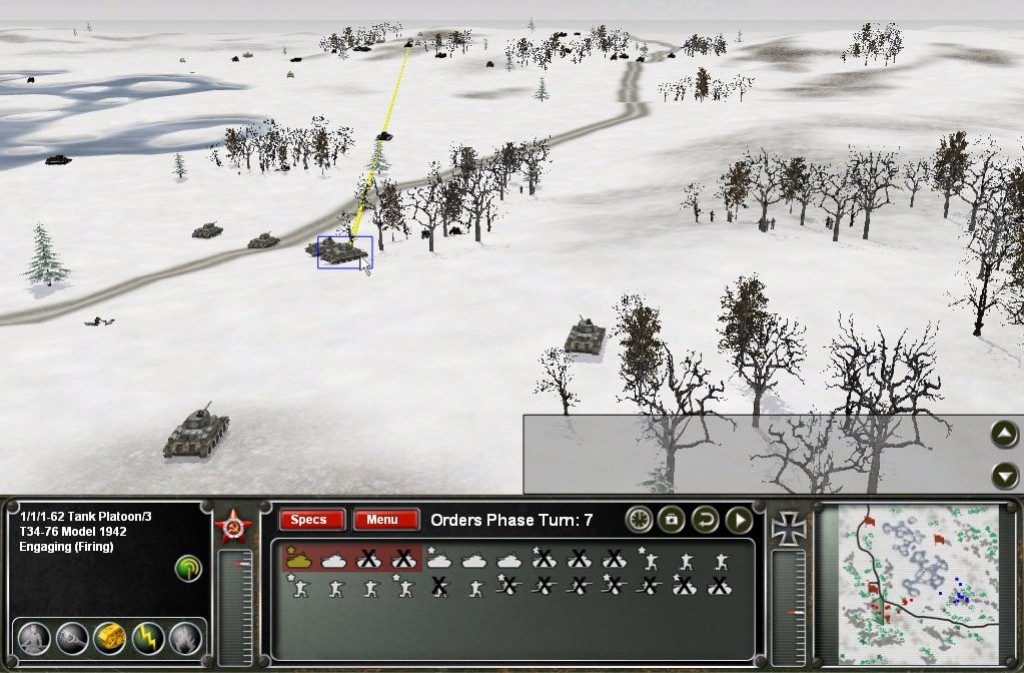Select the yellow lightning bolt order icon
The height and width of the screenshot is (673, 1024).
[148, 637]
